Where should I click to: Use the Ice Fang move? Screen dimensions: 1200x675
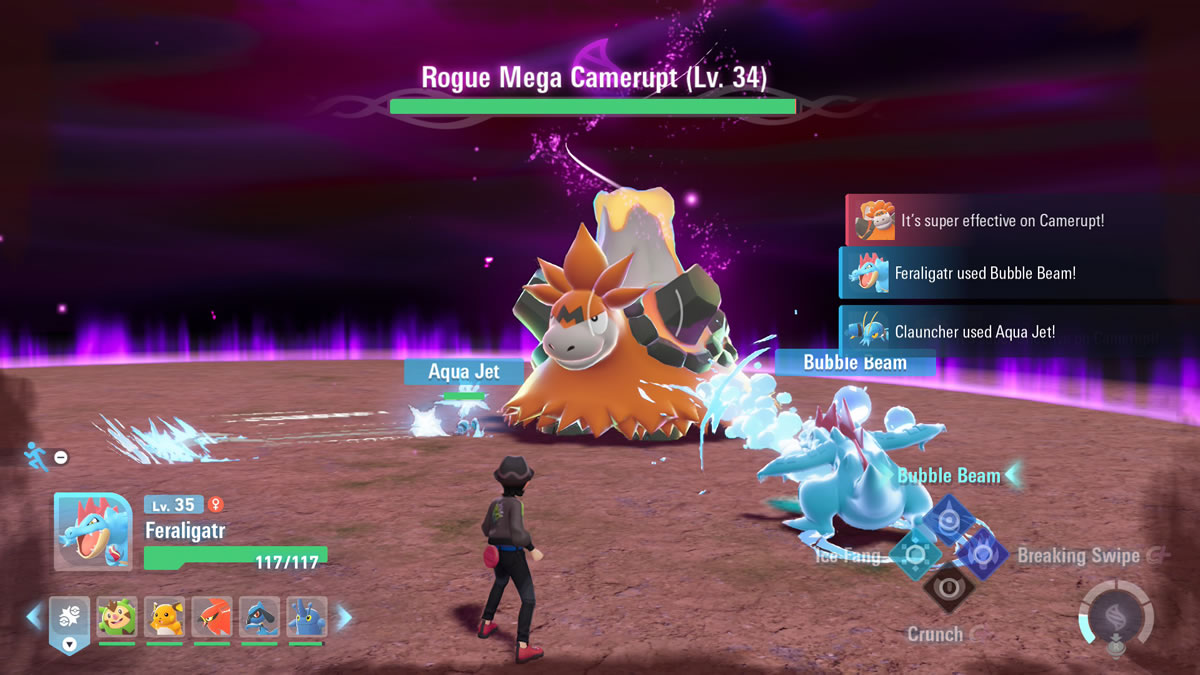[915, 553]
